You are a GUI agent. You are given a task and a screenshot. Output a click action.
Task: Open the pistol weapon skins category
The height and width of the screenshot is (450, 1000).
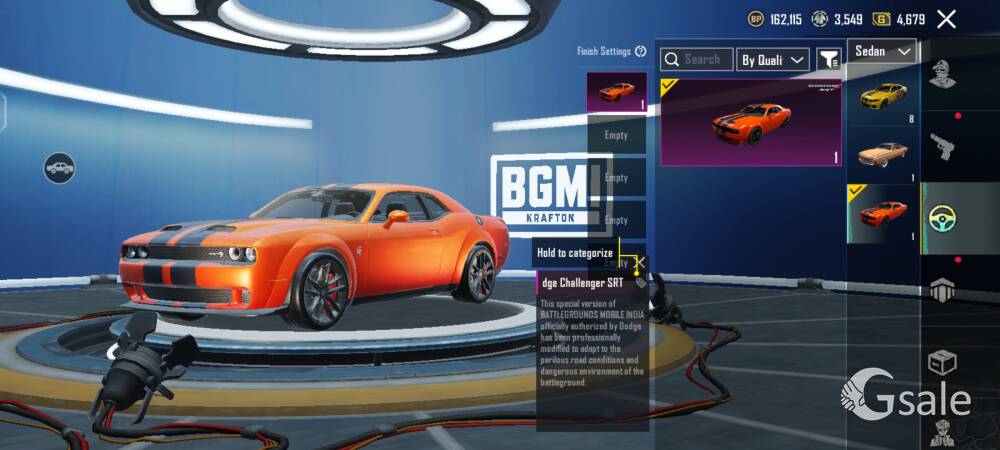click(x=942, y=147)
